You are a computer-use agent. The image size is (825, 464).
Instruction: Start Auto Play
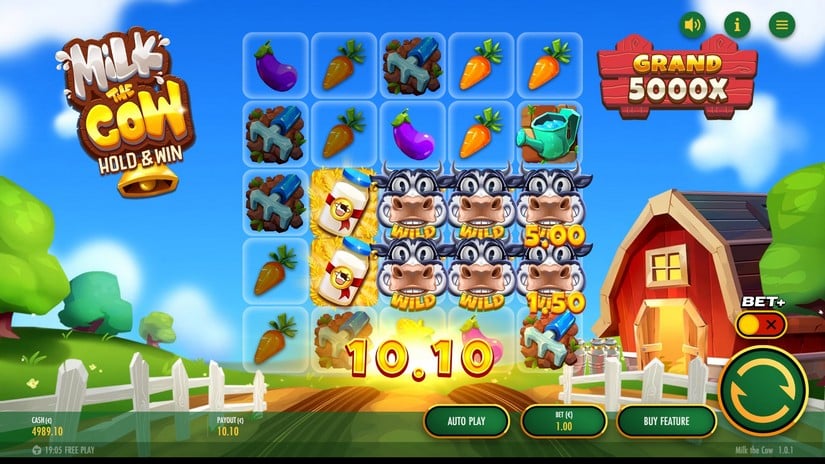(x=465, y=421)
